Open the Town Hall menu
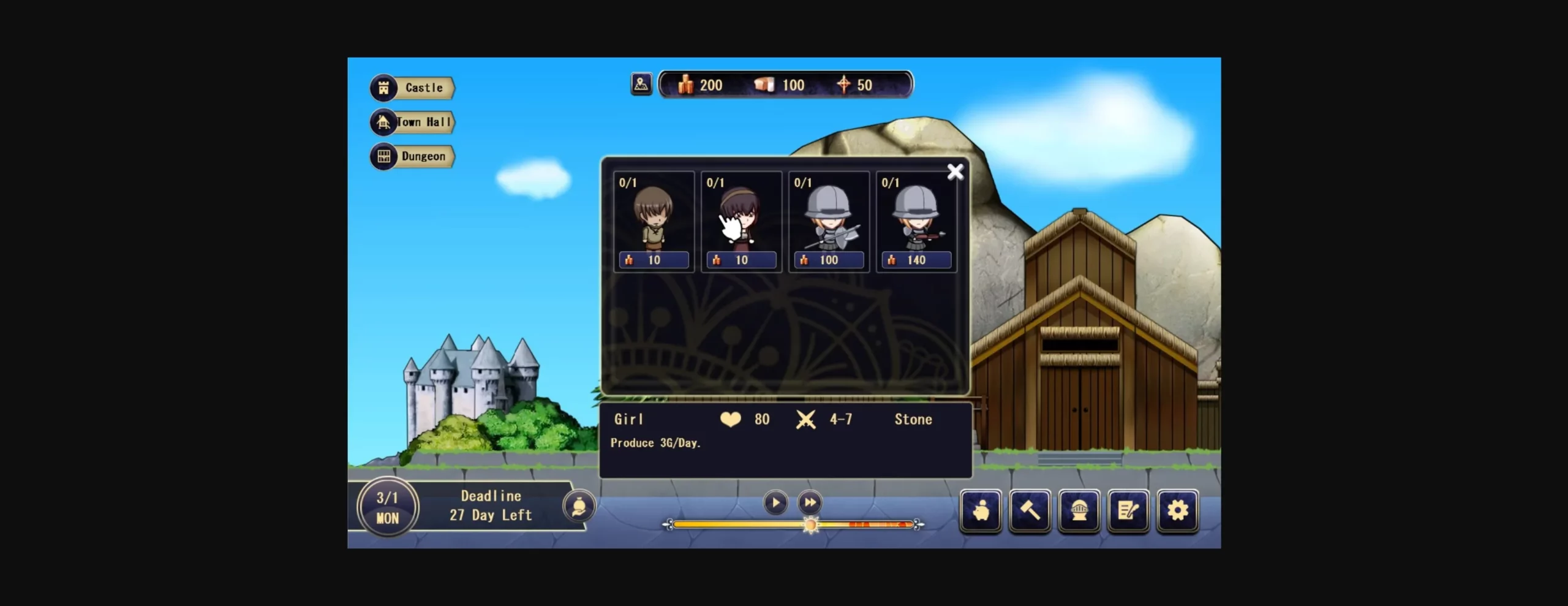Image resolution: width=1568 pixels, height=606 pixels. point(412,122)
